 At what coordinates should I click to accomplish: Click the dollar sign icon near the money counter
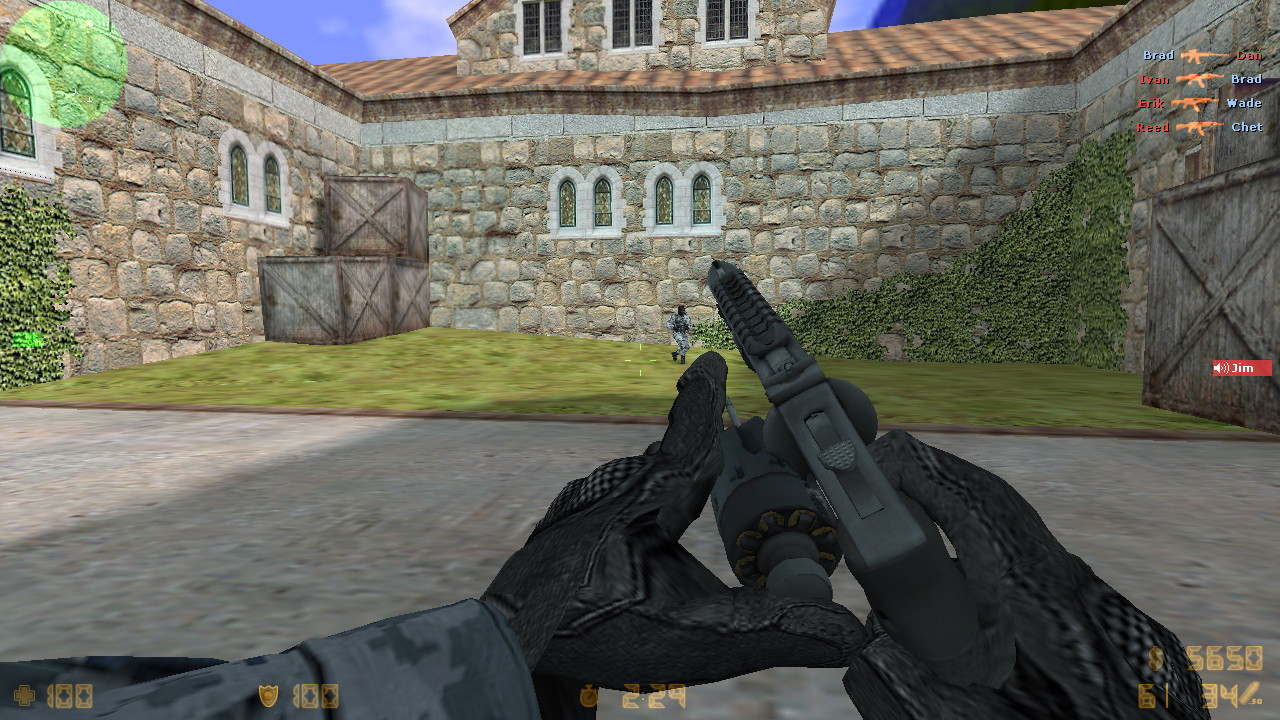pos(1156,657)
